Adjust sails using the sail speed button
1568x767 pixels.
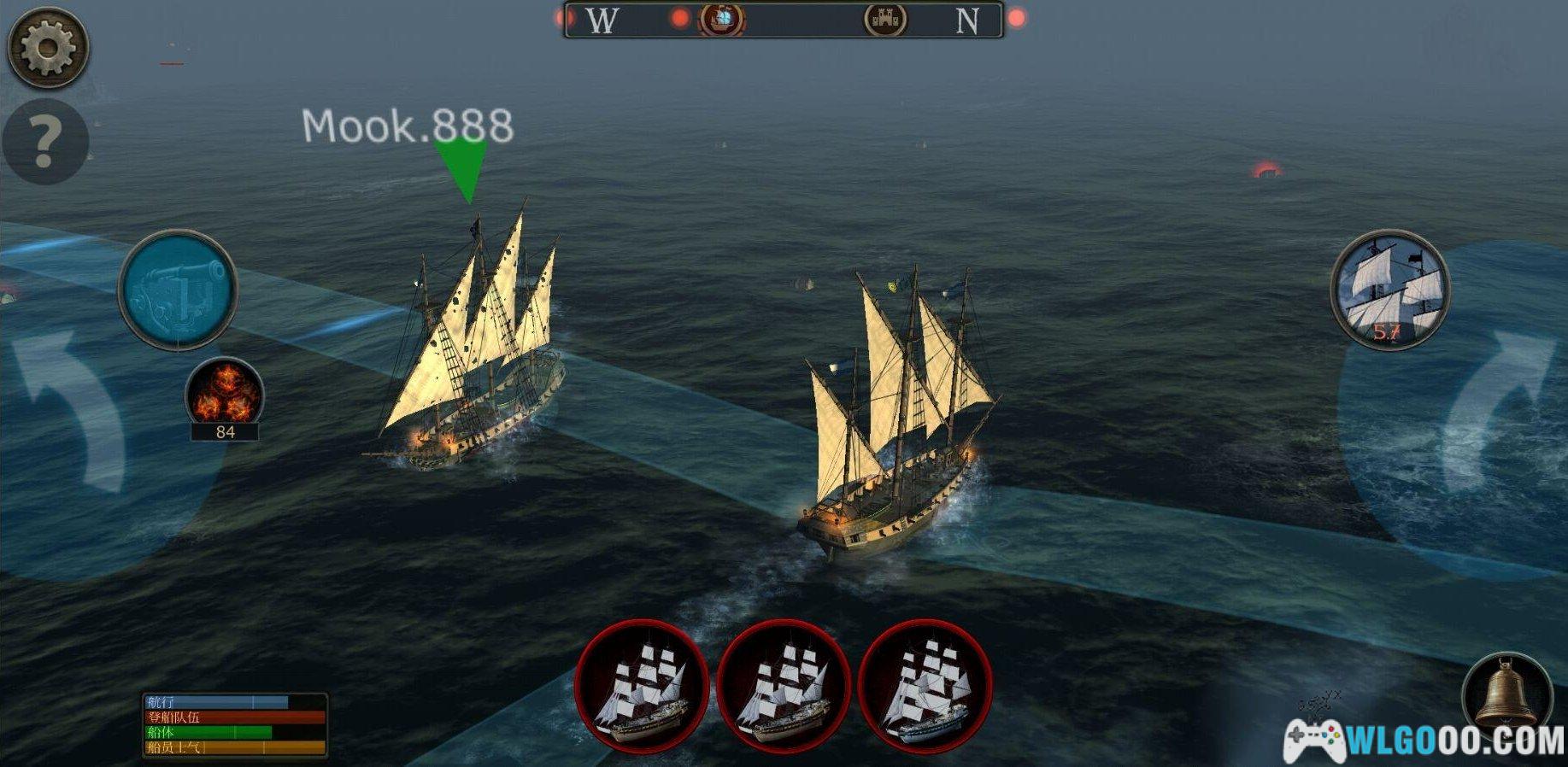click(1389, 290)
